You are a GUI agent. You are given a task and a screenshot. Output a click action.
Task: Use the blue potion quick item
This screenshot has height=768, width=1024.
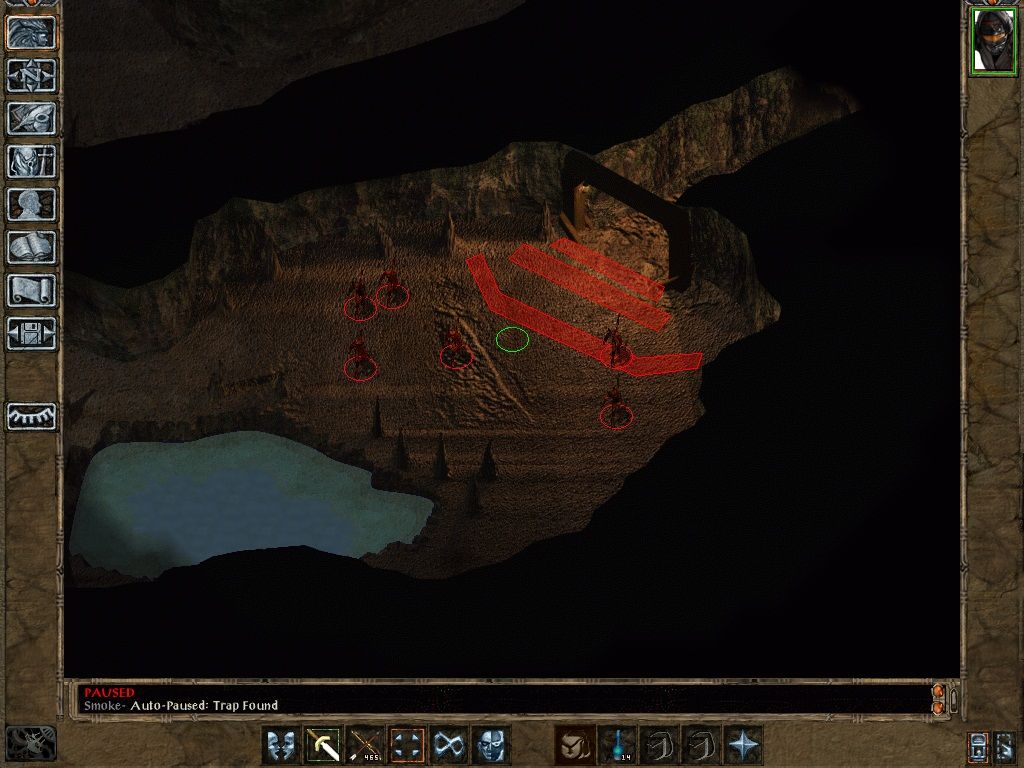pos(617,745)
